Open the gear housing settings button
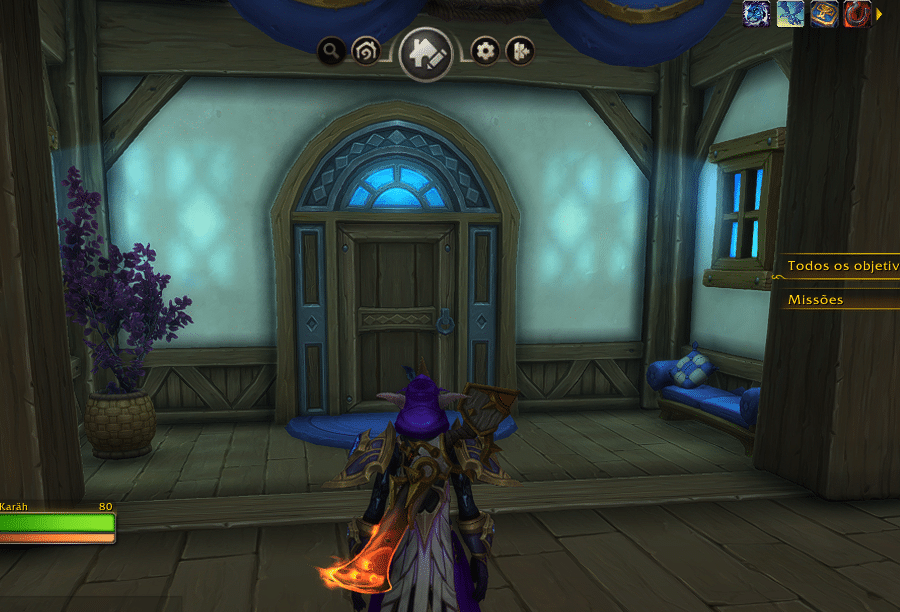 pos(485,50)
